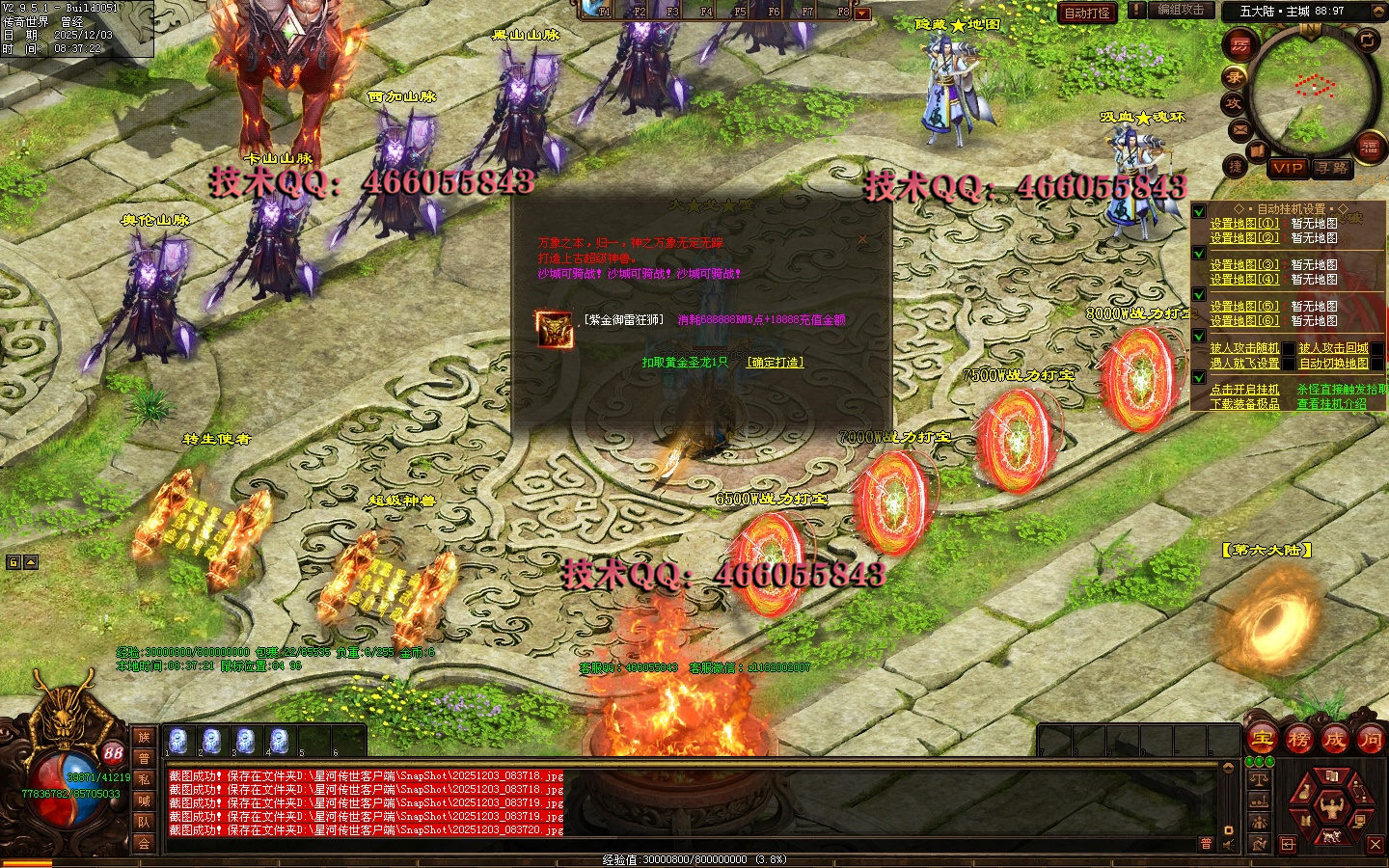Viewport: 1389px width, 868px height.
Task: Use the item in hotbar slot 1
Action: [178, 741]
